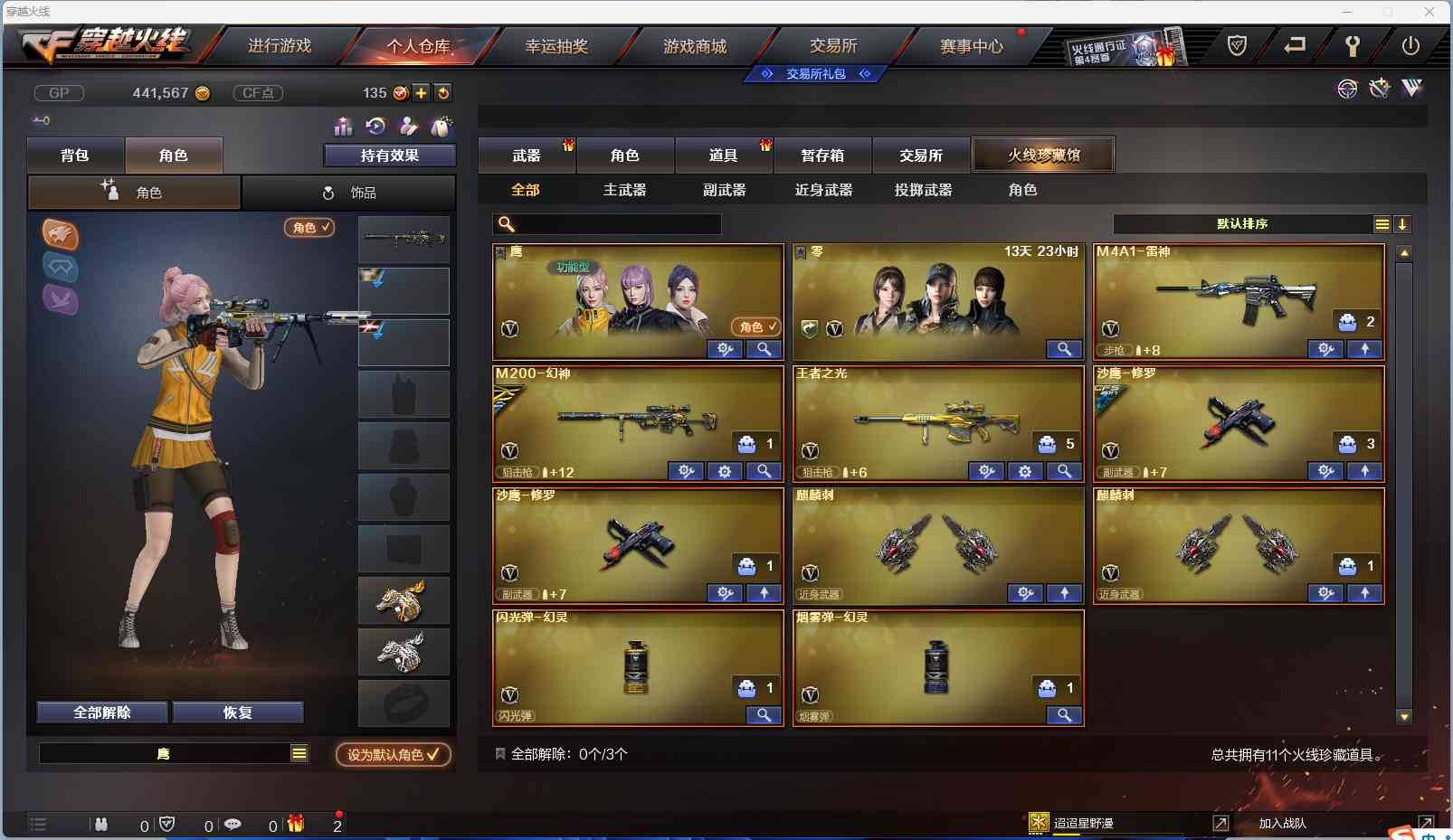Click the power-off icon at the top right
This screenshot has width=1453, height=840.
[x=1412, y=43]
